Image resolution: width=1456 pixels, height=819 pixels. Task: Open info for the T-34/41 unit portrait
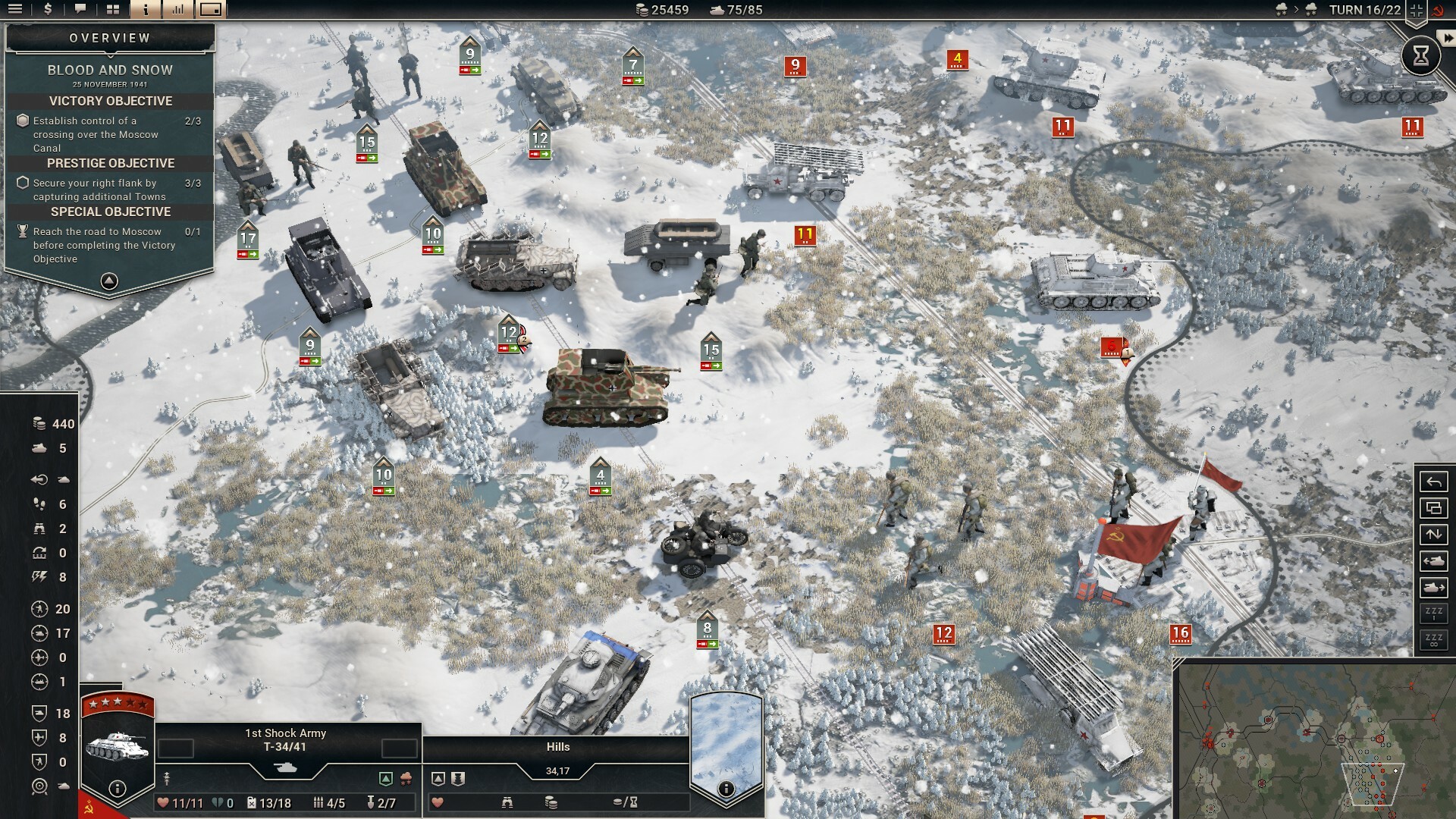[x=117, y=789]
